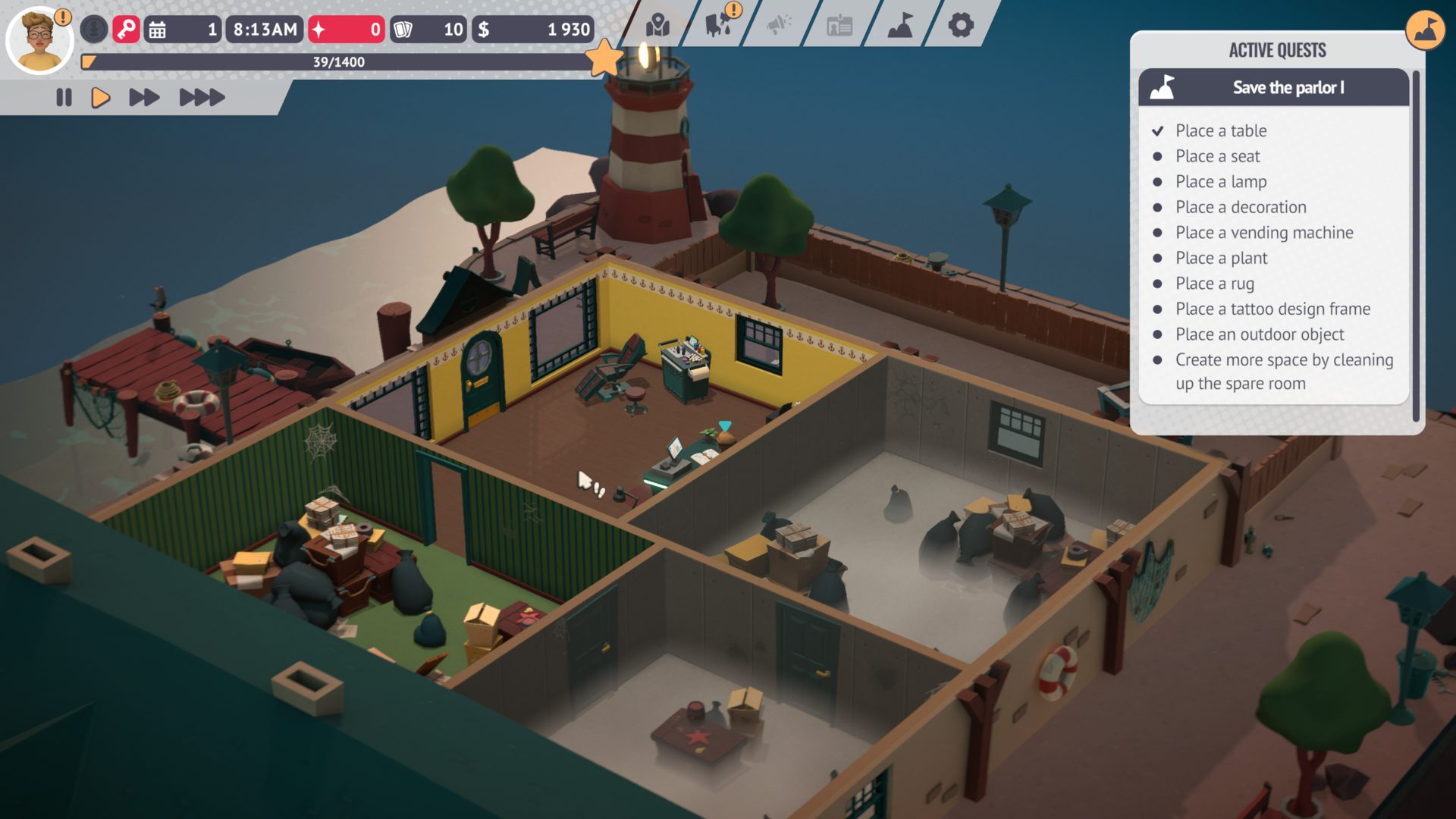Open the ID card staff menu
Screen dimensions: 1456x819
click(x=839, y=26)
